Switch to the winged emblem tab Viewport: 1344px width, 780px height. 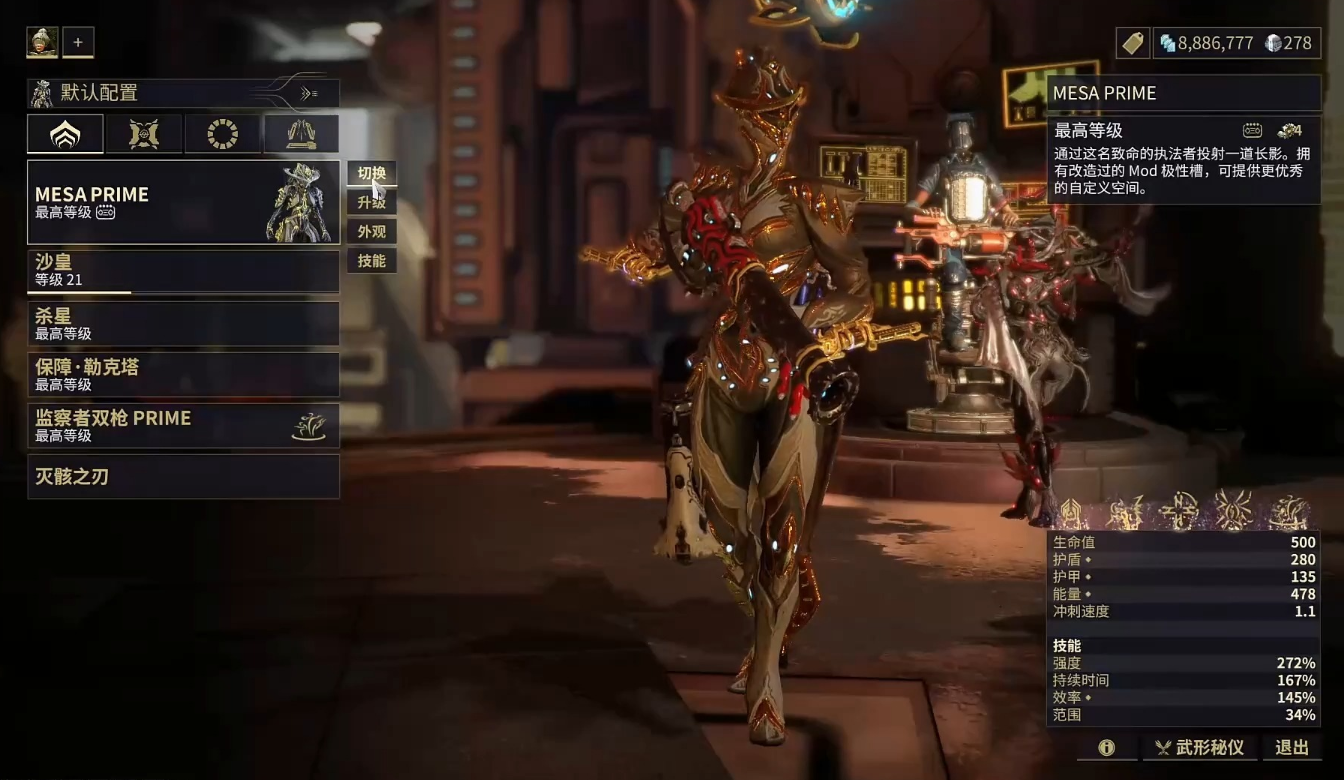tap(301, 134)
